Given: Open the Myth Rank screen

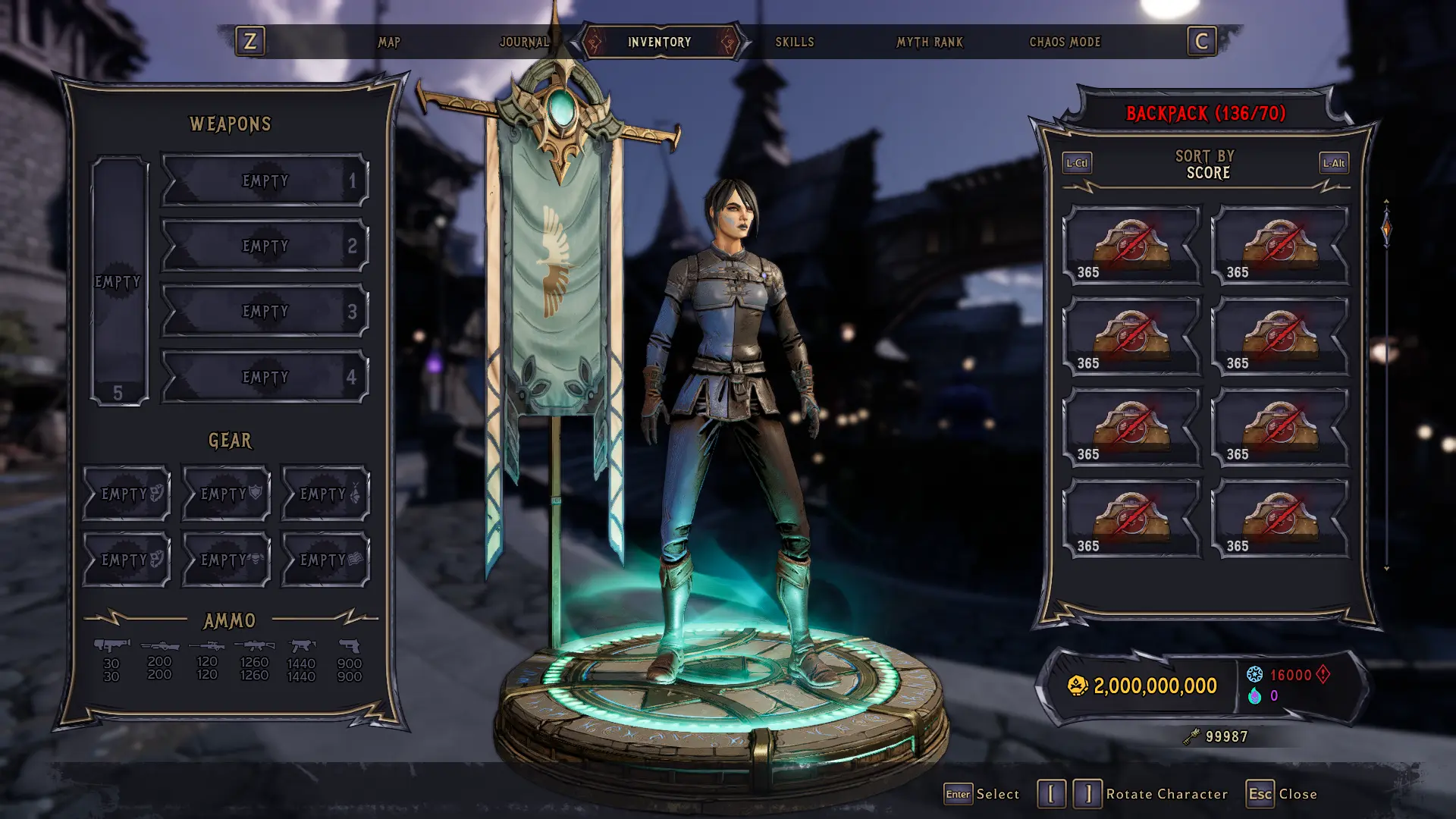Looking at the screenshot, I should tap(930, 42).
